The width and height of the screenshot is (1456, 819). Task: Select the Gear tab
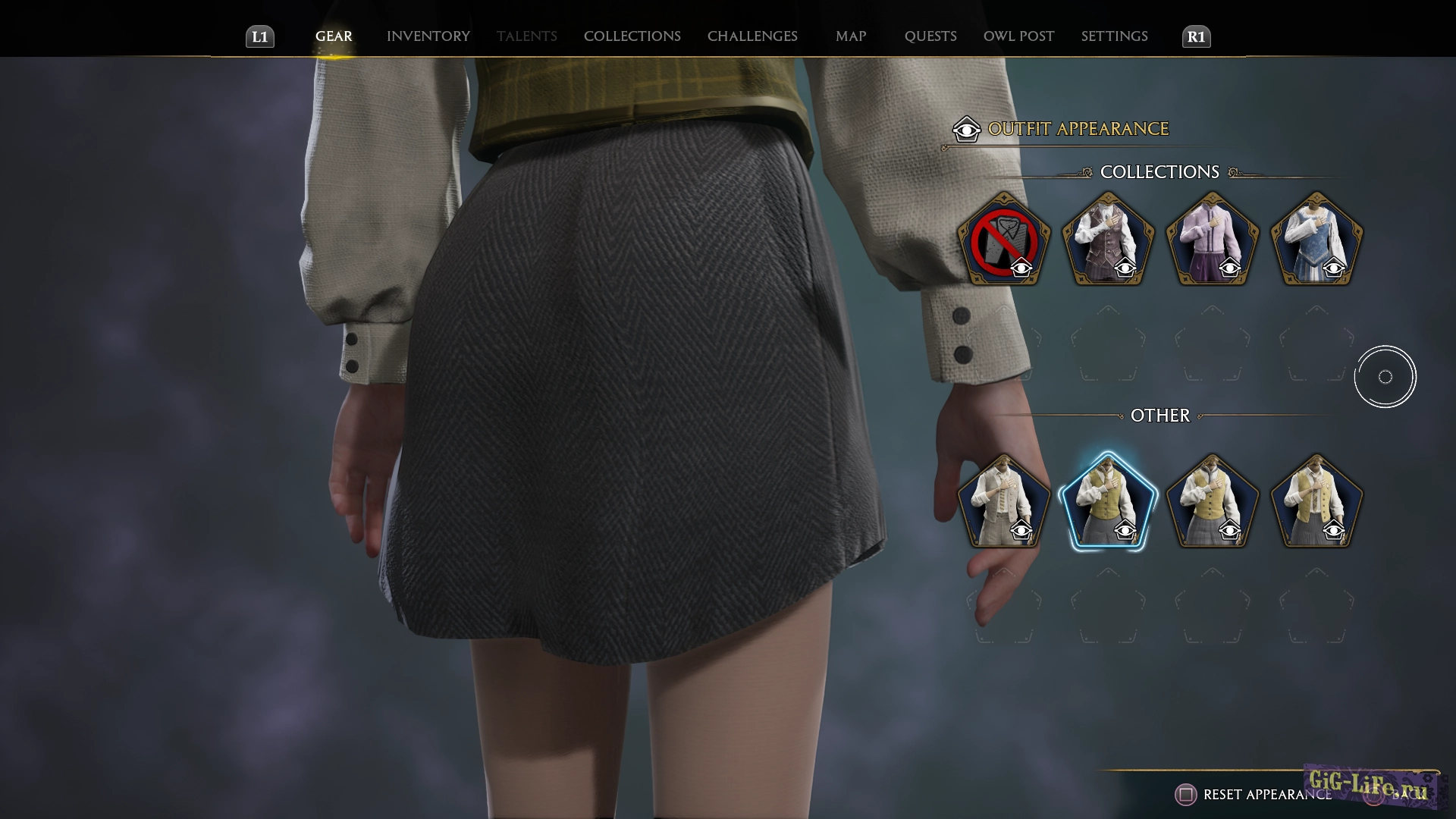tap(334, 36)
